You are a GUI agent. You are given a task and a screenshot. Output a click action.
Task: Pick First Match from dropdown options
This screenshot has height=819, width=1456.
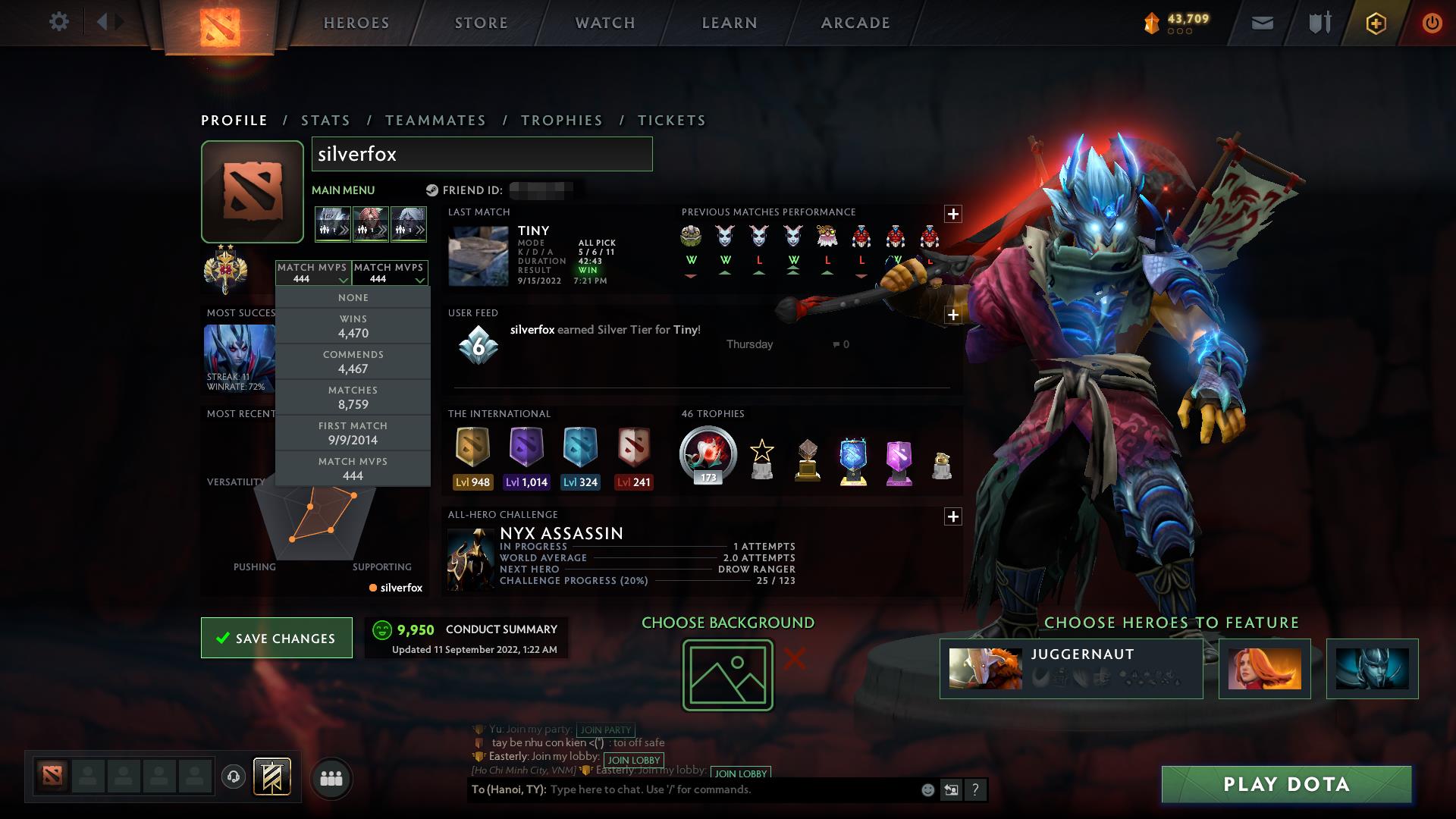(x=353, y=433)
